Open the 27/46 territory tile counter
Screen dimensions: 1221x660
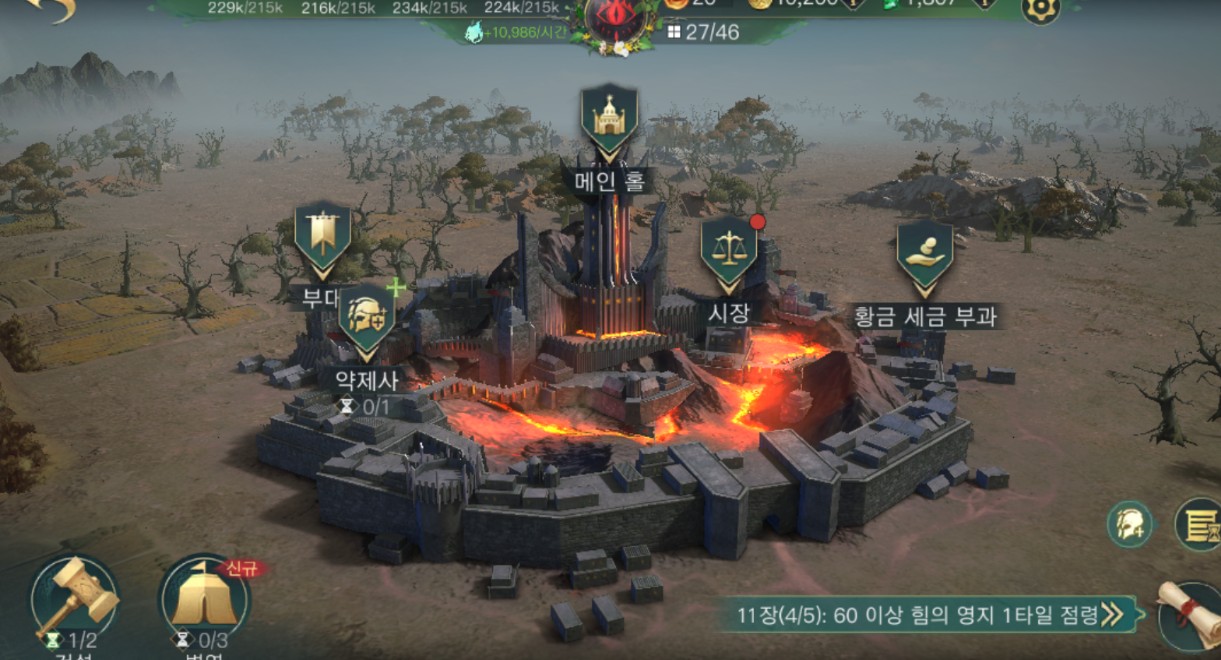(x=703, y=32)
